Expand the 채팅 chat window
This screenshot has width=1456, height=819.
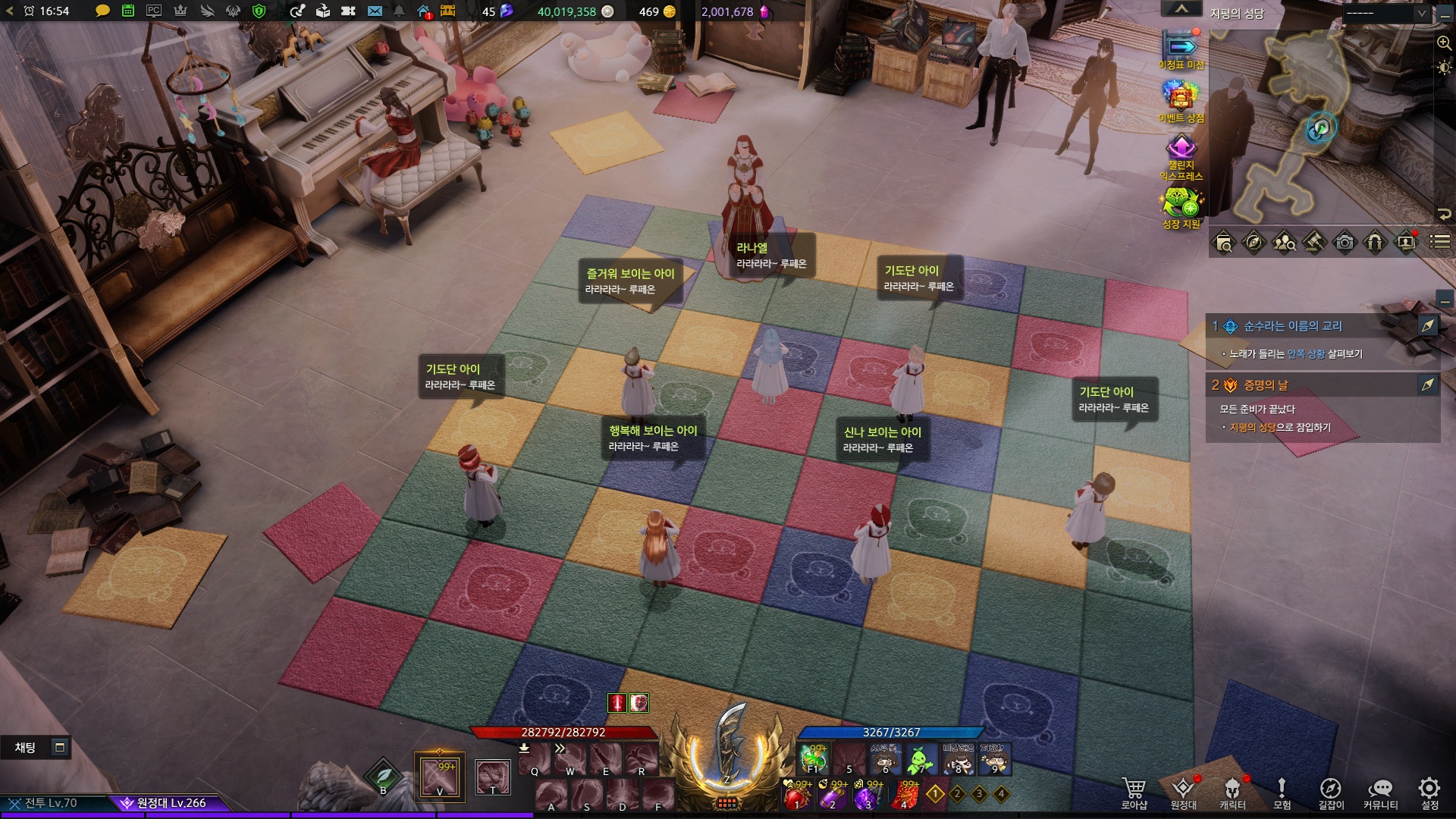[x=60, y=748]
